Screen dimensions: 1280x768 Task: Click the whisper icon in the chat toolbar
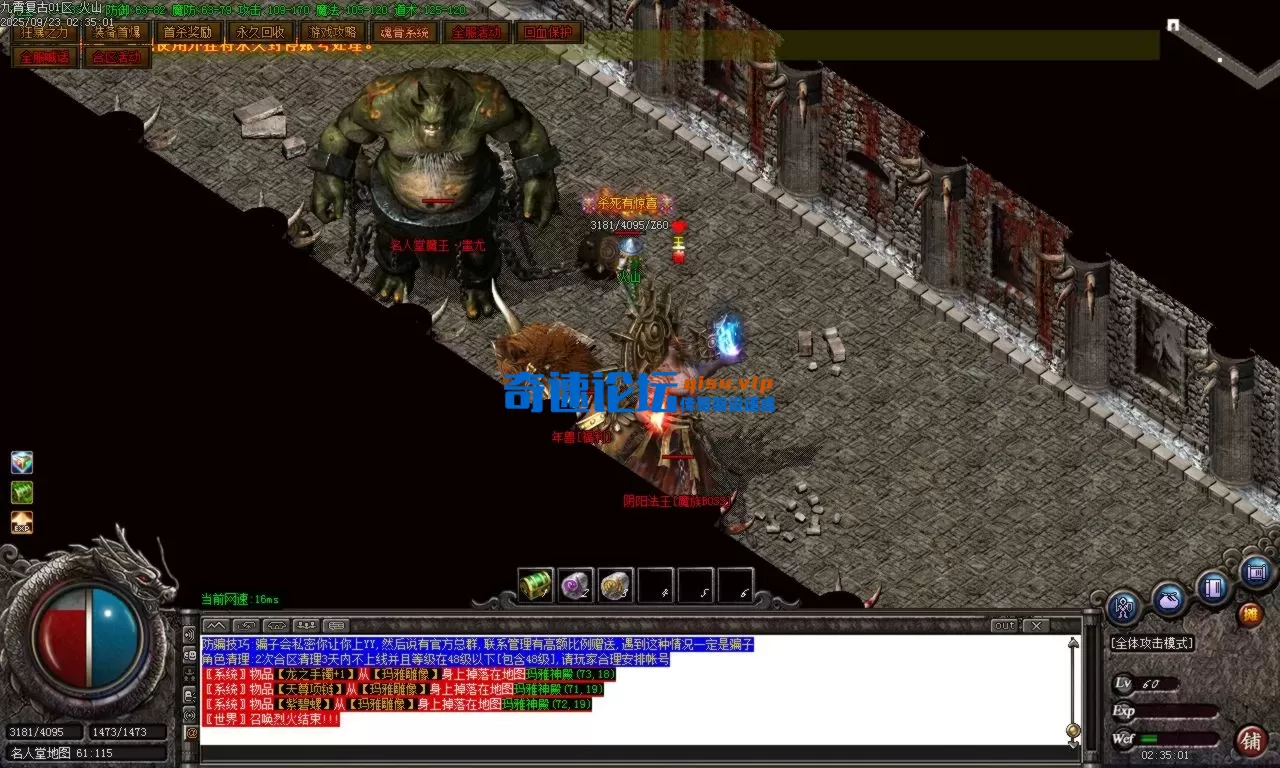[244, 624]
